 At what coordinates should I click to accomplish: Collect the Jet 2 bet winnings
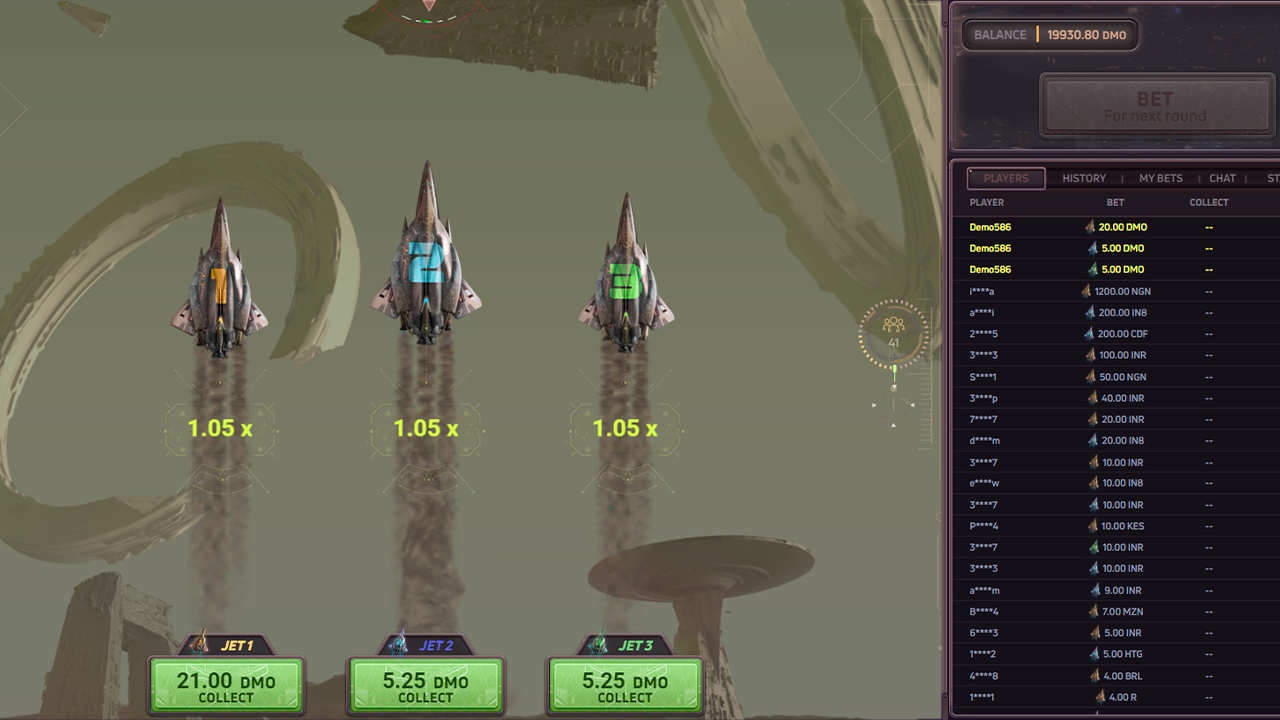click(x=426, y=686)
